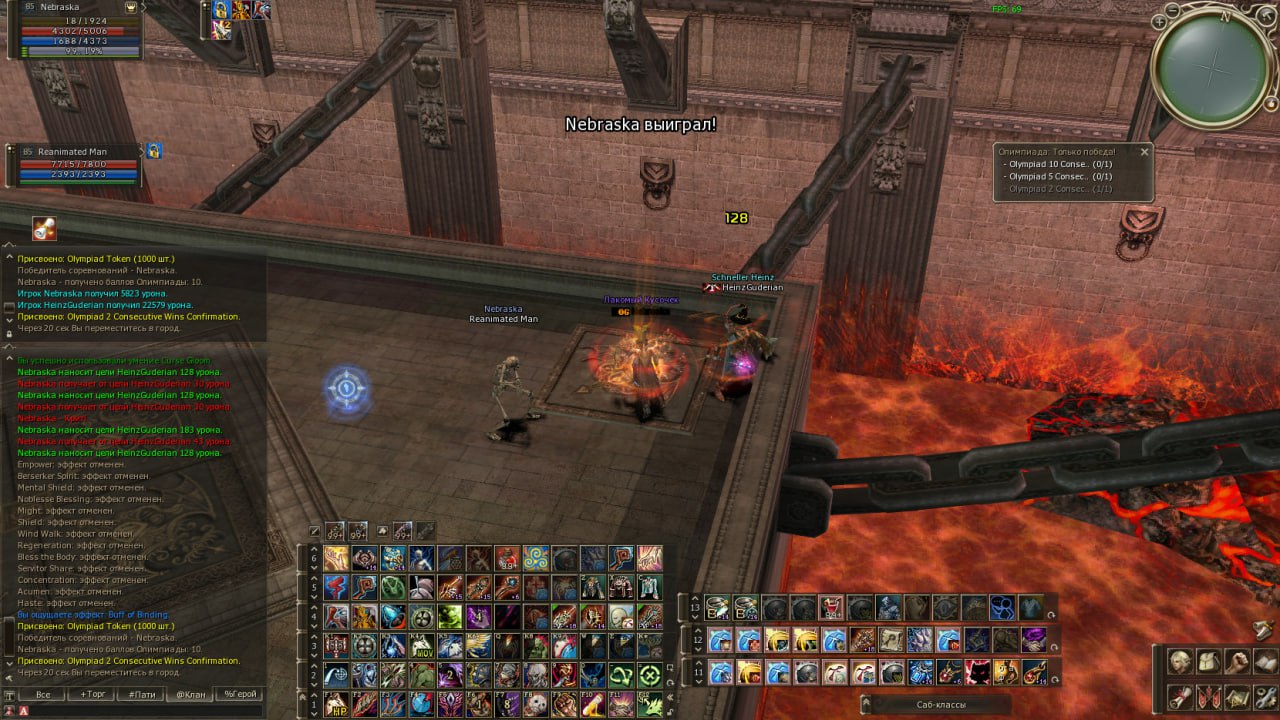This screenshot has height=720, width=1280.
Task: Open the actions fist icon
Action: pos(1237,662)
